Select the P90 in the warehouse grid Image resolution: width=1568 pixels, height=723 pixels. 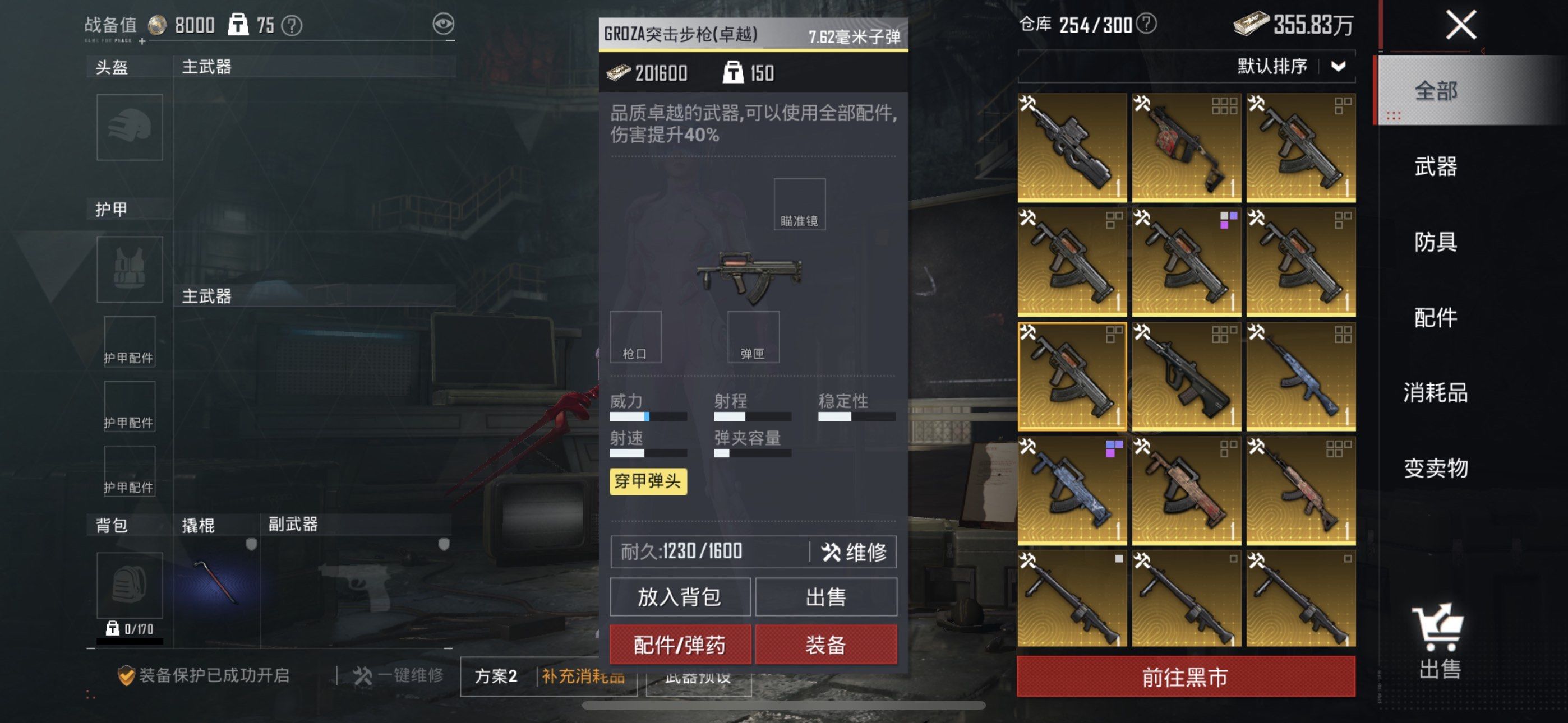point(1072,147)
